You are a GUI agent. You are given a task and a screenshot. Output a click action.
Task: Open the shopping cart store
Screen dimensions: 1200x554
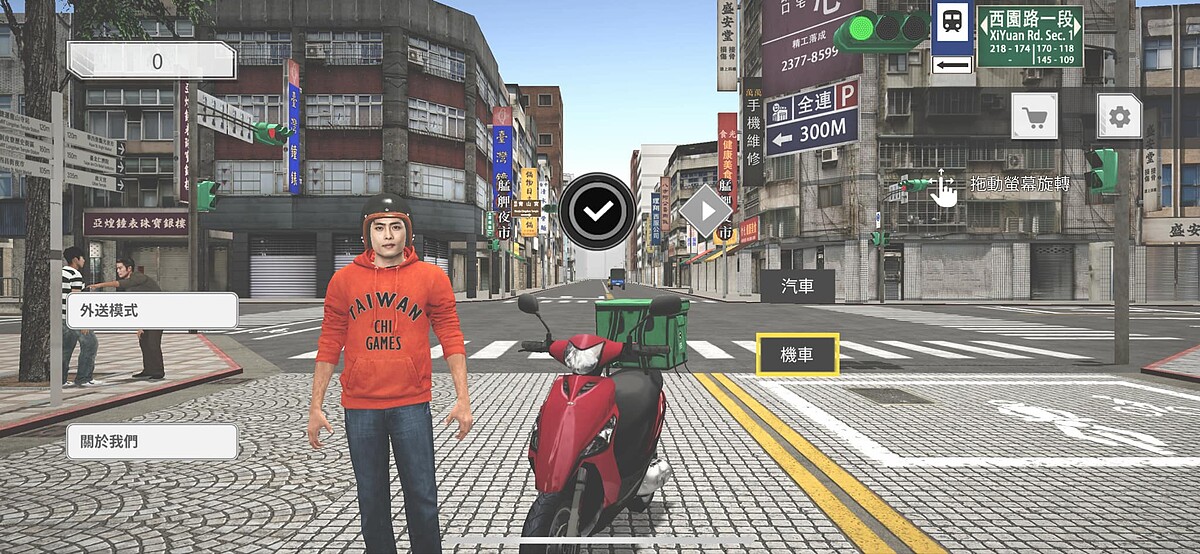point(1035,117)
